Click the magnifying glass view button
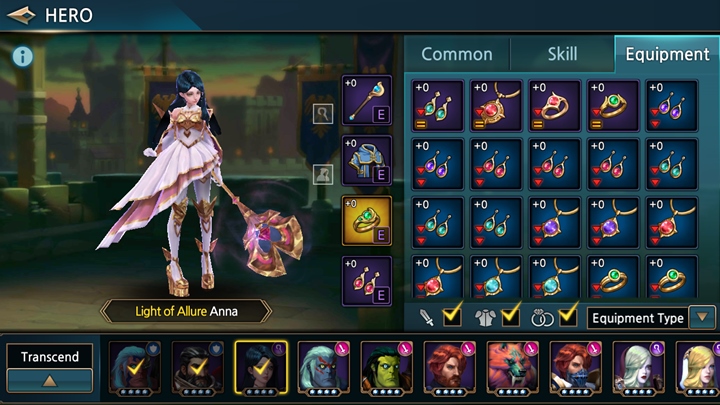 coord(322,113)
